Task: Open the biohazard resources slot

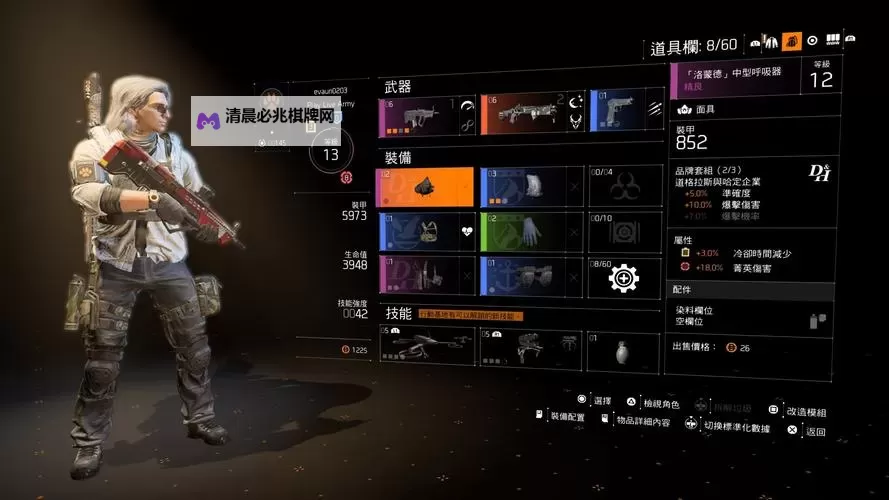Action: 625,187
